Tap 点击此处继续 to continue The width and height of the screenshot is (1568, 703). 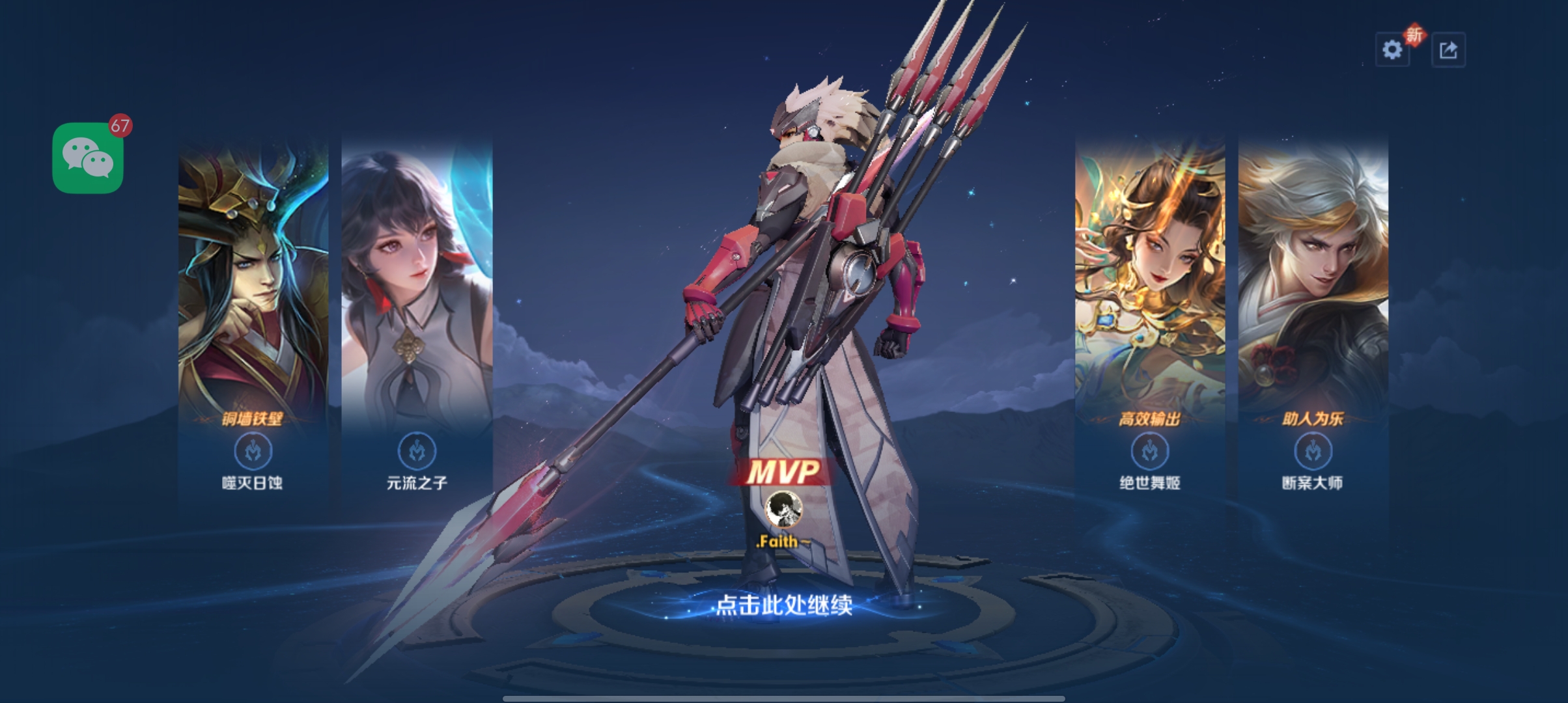tap(784, 605)
